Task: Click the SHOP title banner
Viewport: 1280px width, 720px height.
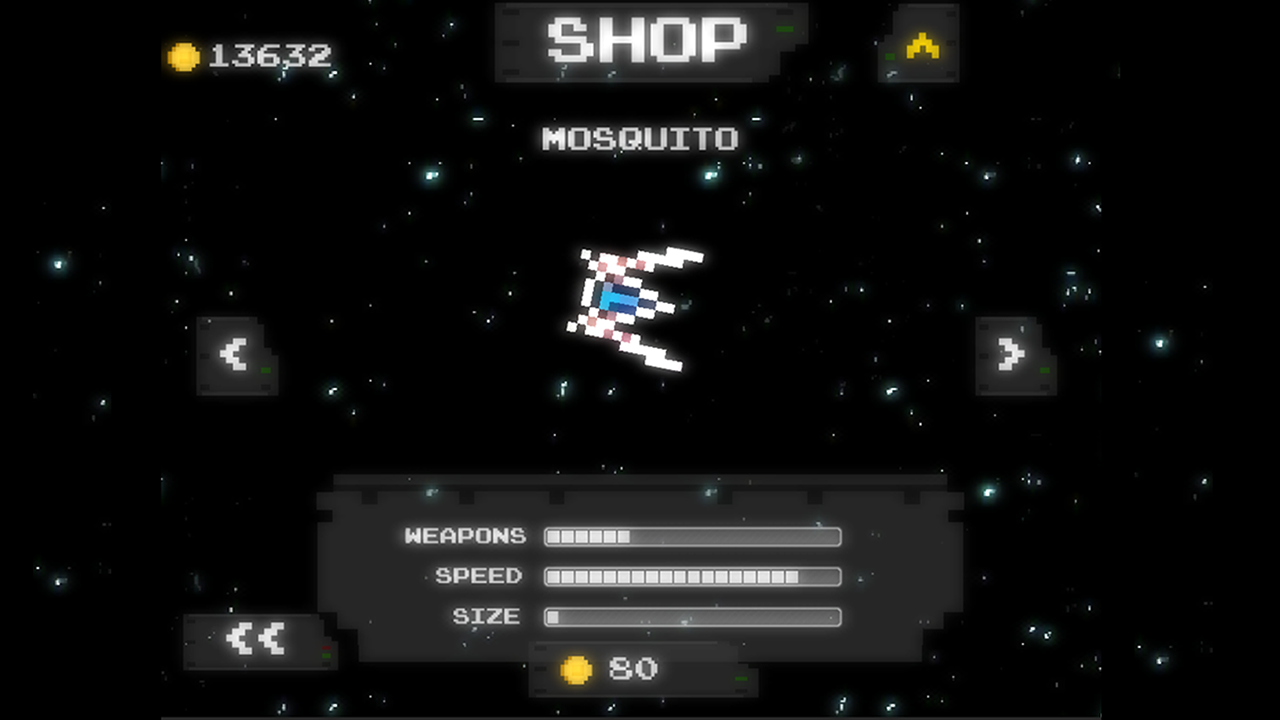Action: coord(648,40)
